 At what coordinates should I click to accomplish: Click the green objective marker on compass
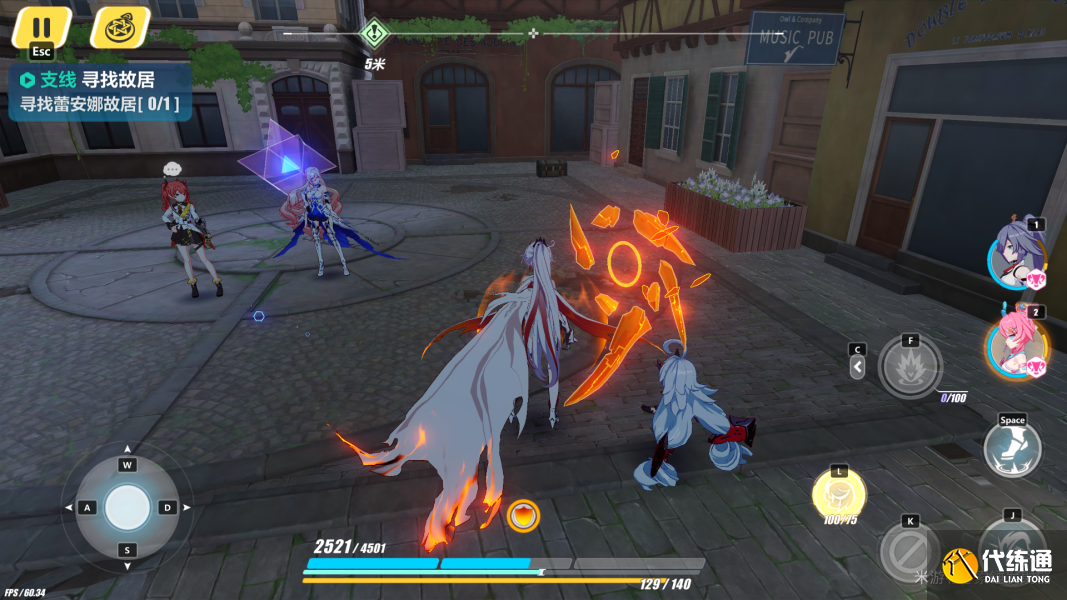375,34
